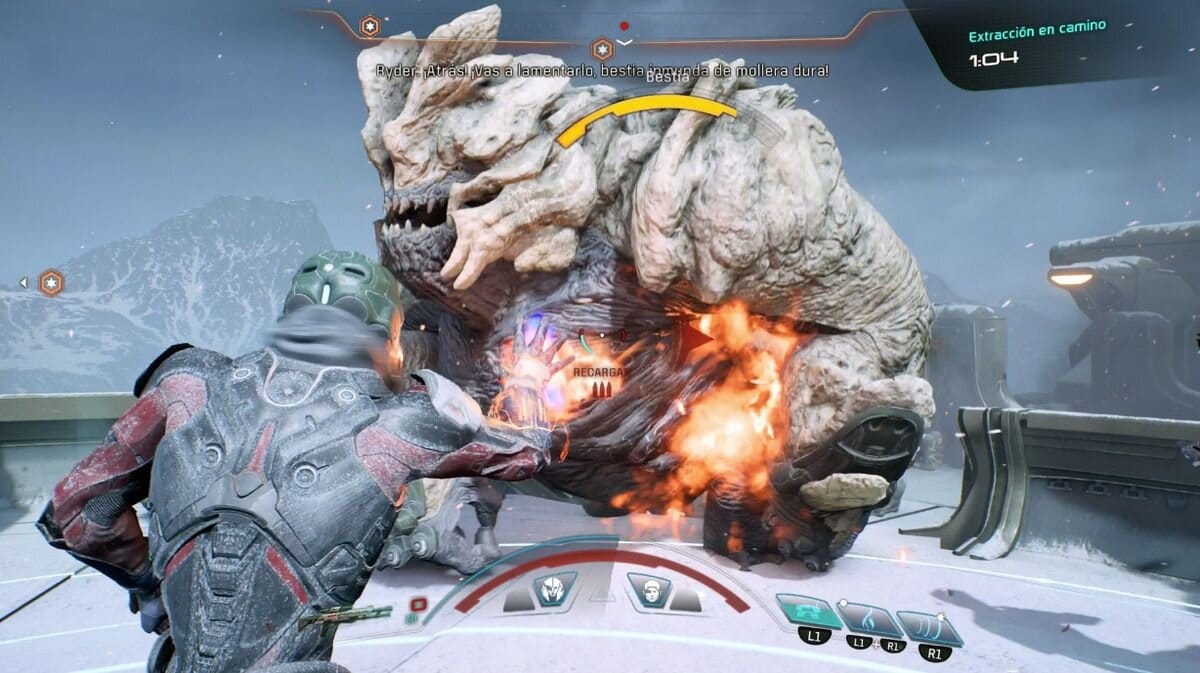Click the off-screen objective hexagon with arrow
Screen dimensions: 1200x673
pos(50,283)
